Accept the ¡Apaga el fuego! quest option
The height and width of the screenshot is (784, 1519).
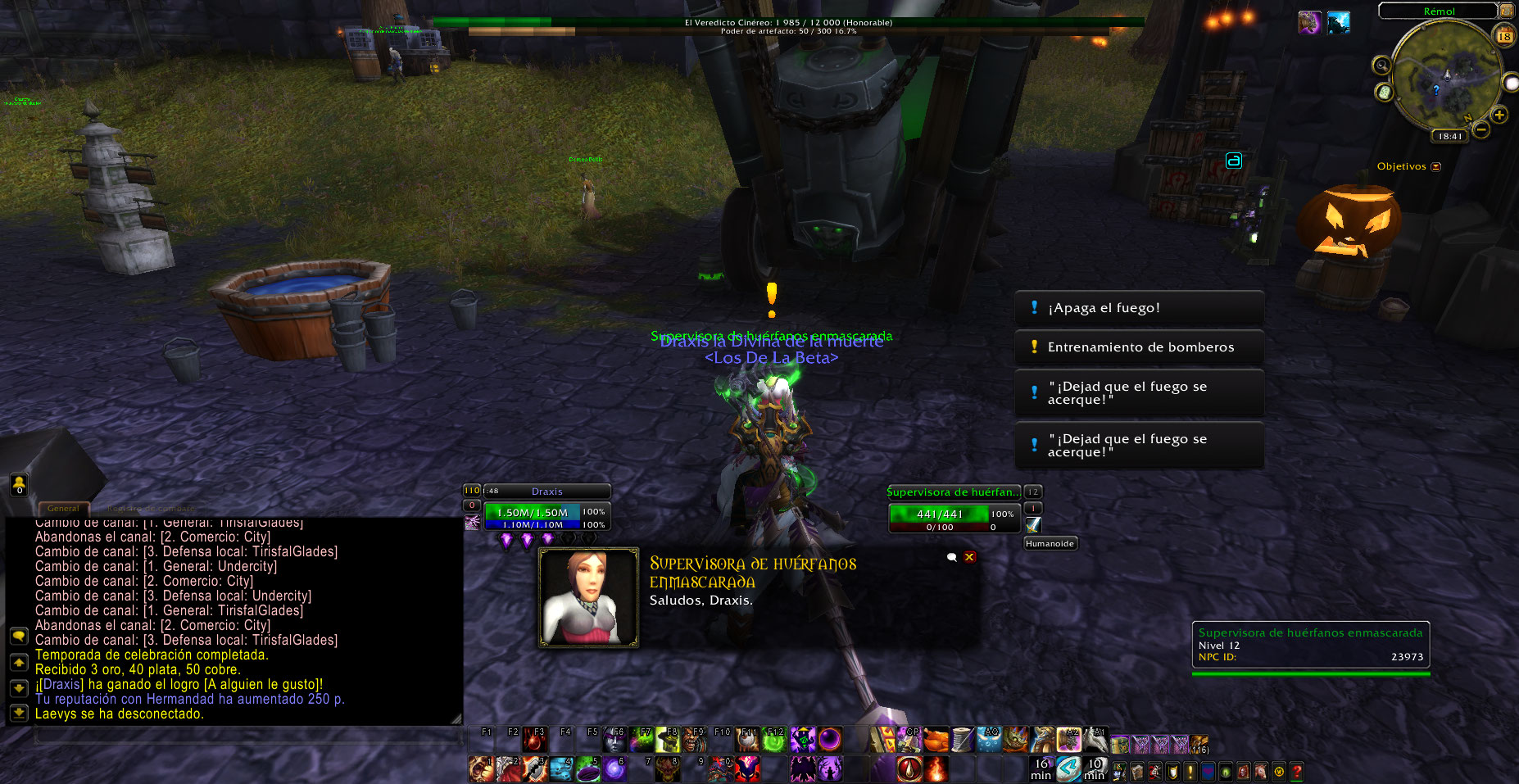click(1139, 308)
